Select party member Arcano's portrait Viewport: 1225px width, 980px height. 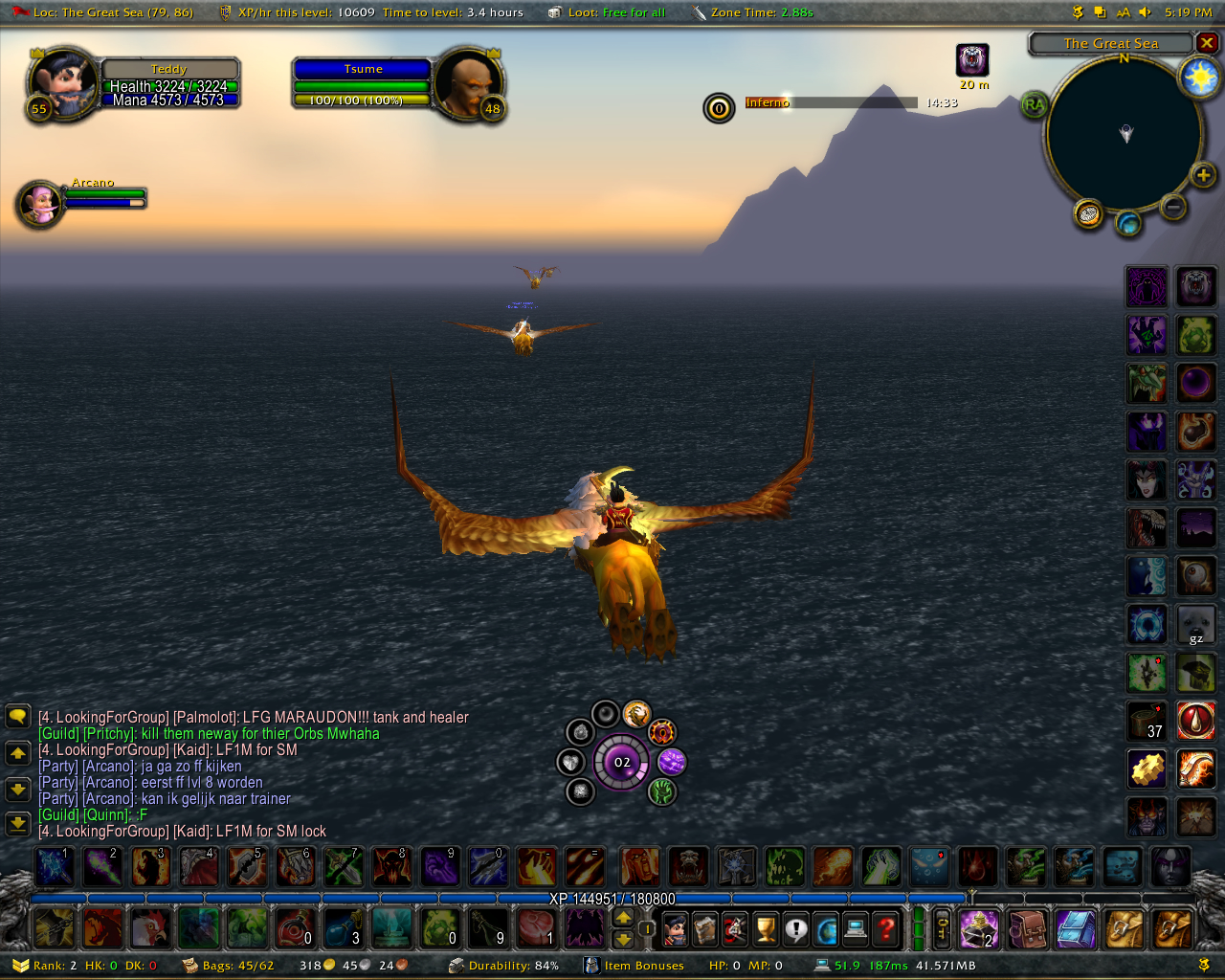pos(41,203)
